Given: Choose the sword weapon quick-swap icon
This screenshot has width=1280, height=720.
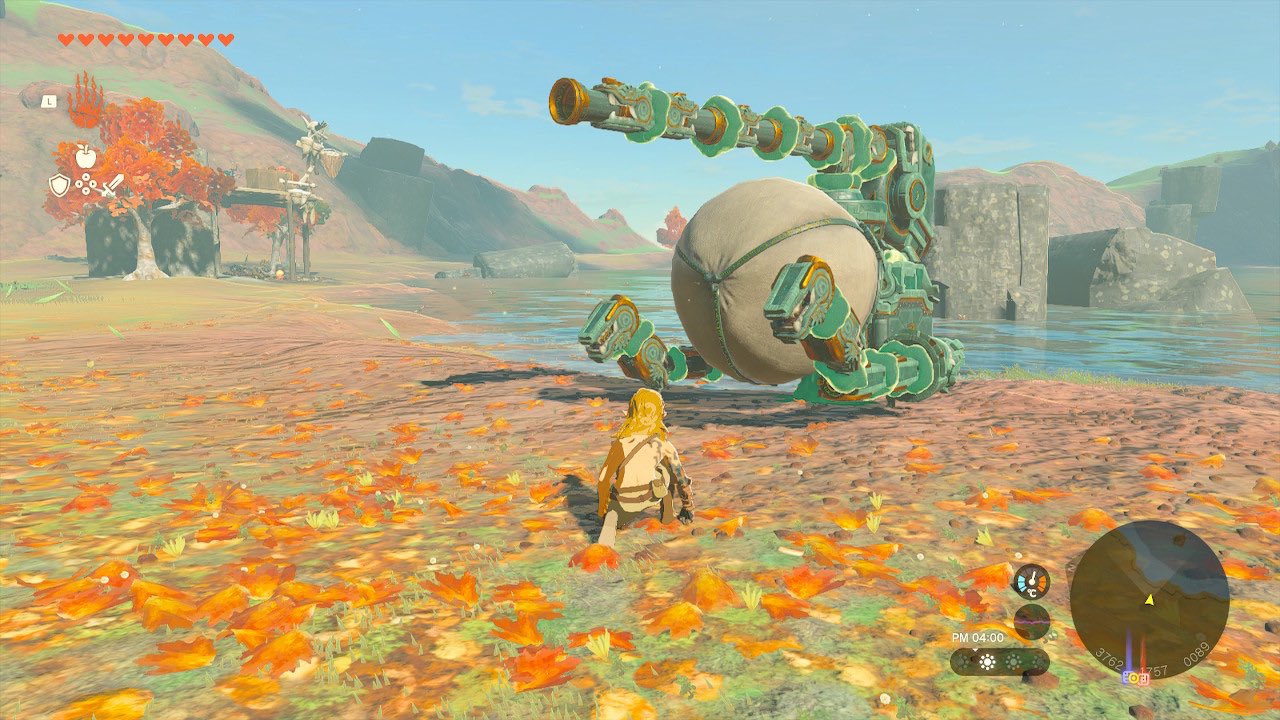Looking at the screenshot, I should pyautogui.click(x=111, y=185).
